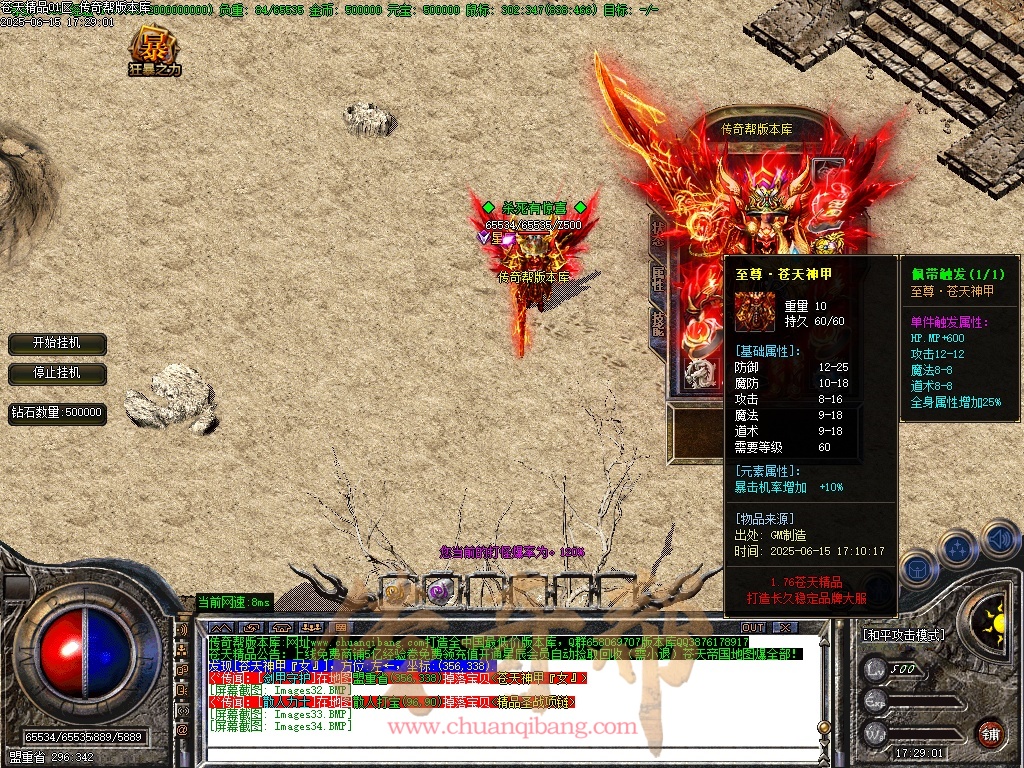
Task: Stop auto-battle with 停止挂机 button
Action: click(x=57, y=373)
